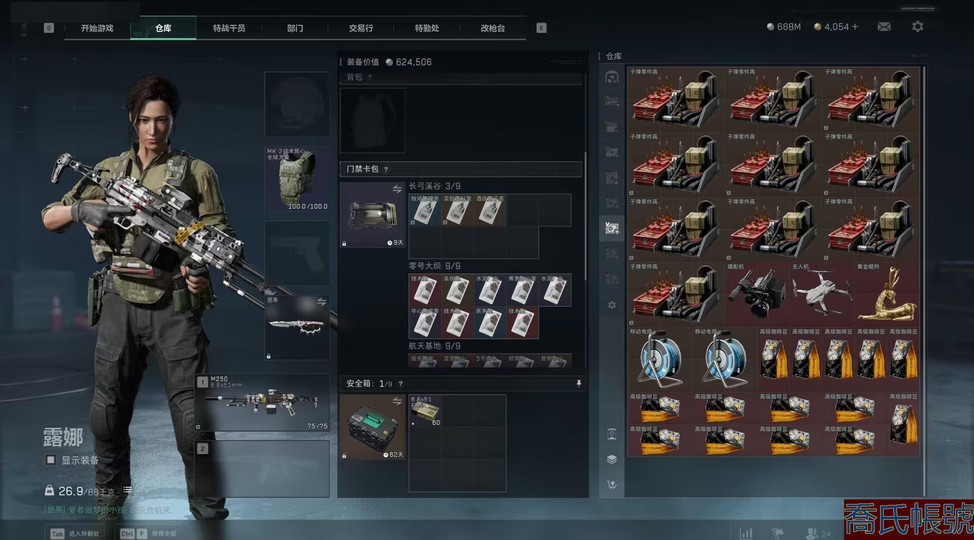The width and height of the screenshot is (974, 540).
Task: Open the 交易行 trading house tab
Action: (x=359, y=28)
